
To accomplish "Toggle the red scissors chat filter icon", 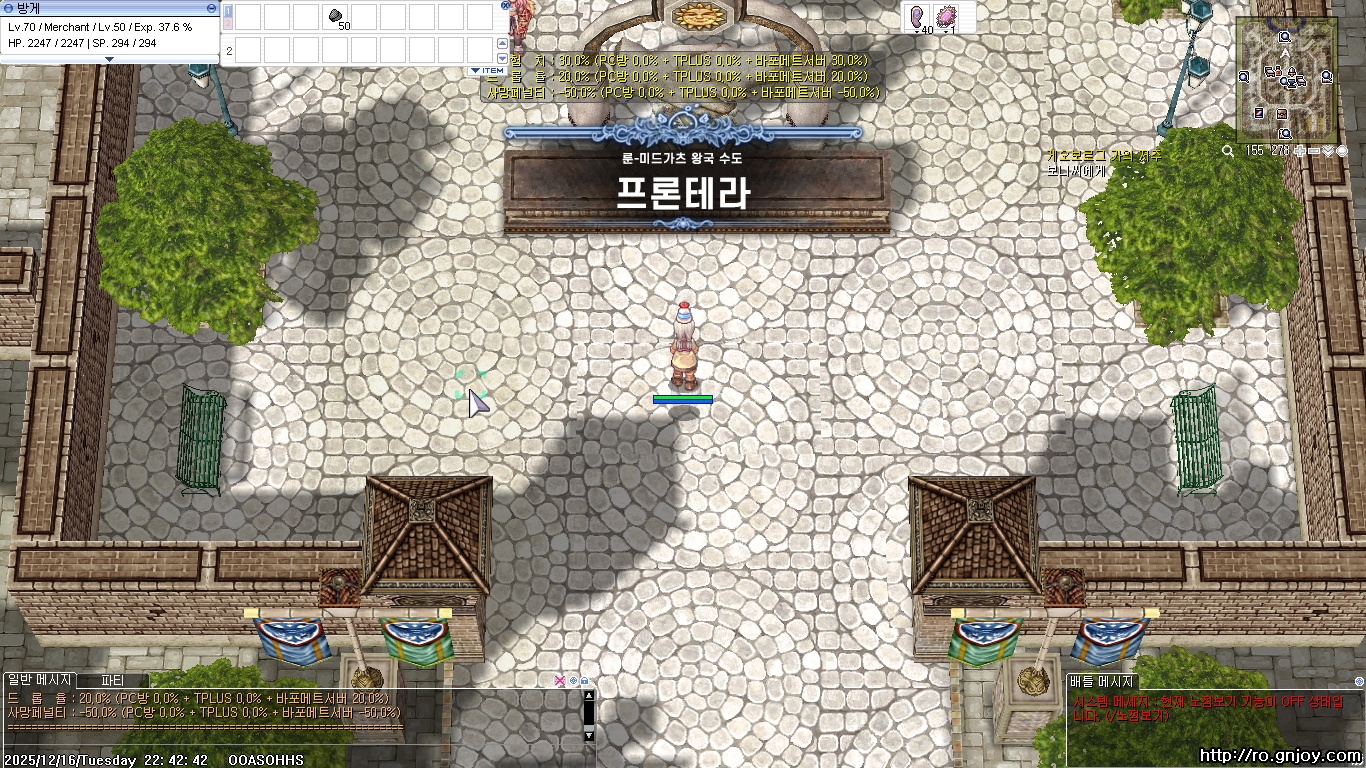I will [560, 681].
